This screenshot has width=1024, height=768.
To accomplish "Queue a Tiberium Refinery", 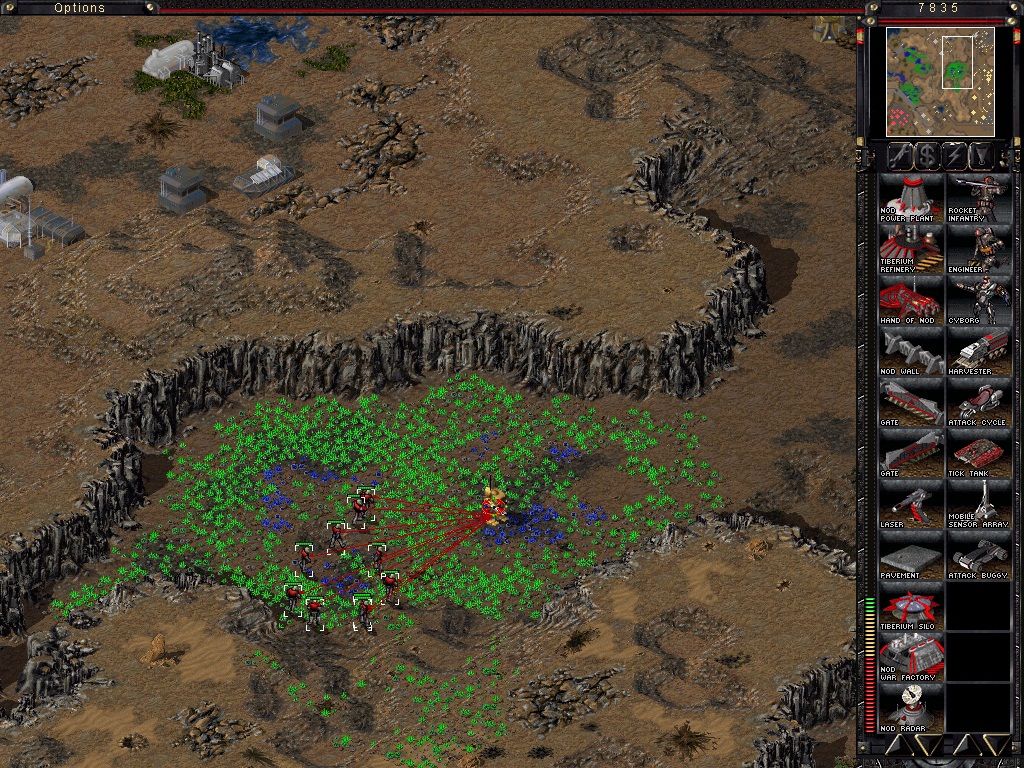I will pos(911,248).
